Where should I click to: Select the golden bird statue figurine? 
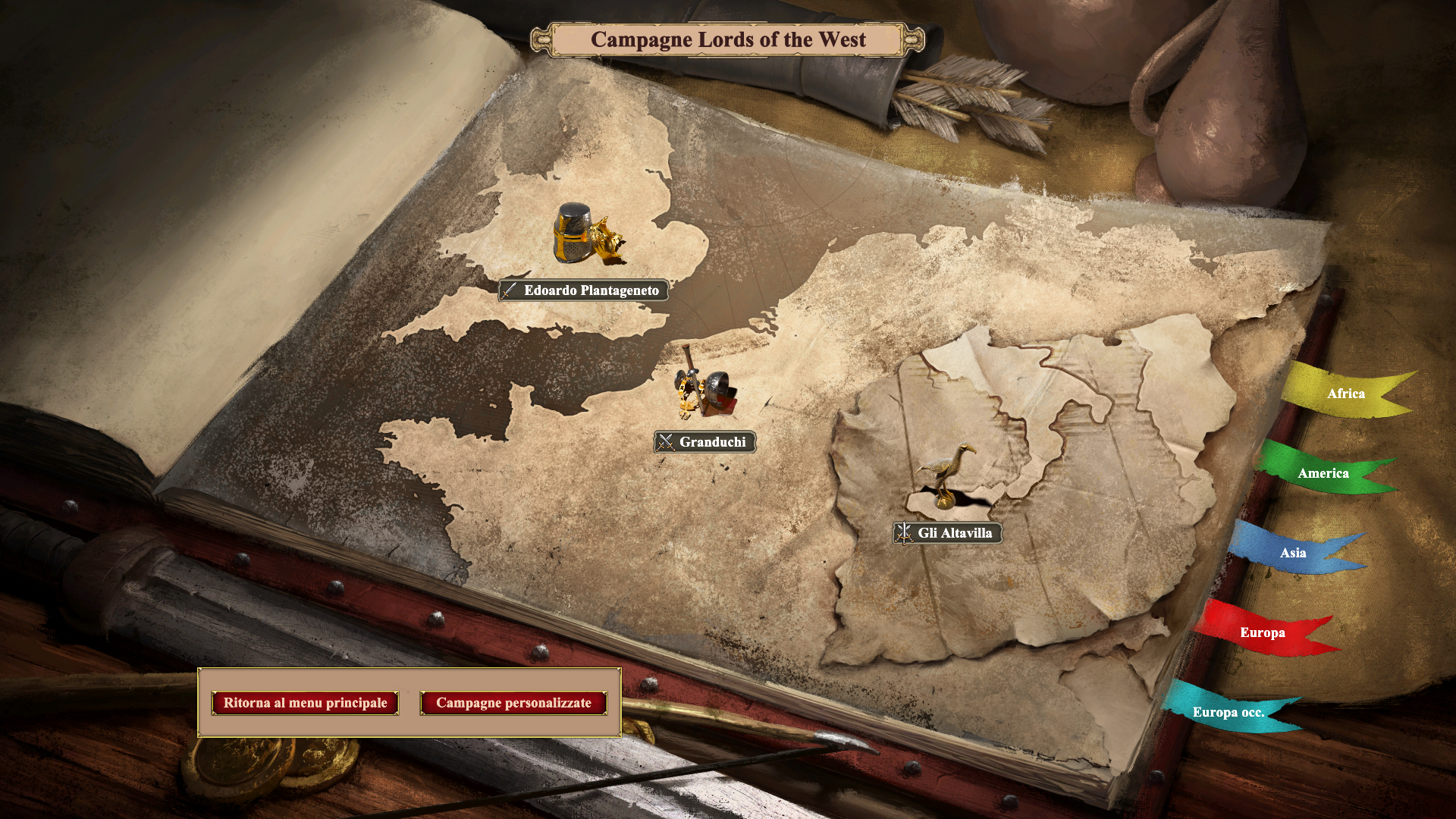(945, 474)
